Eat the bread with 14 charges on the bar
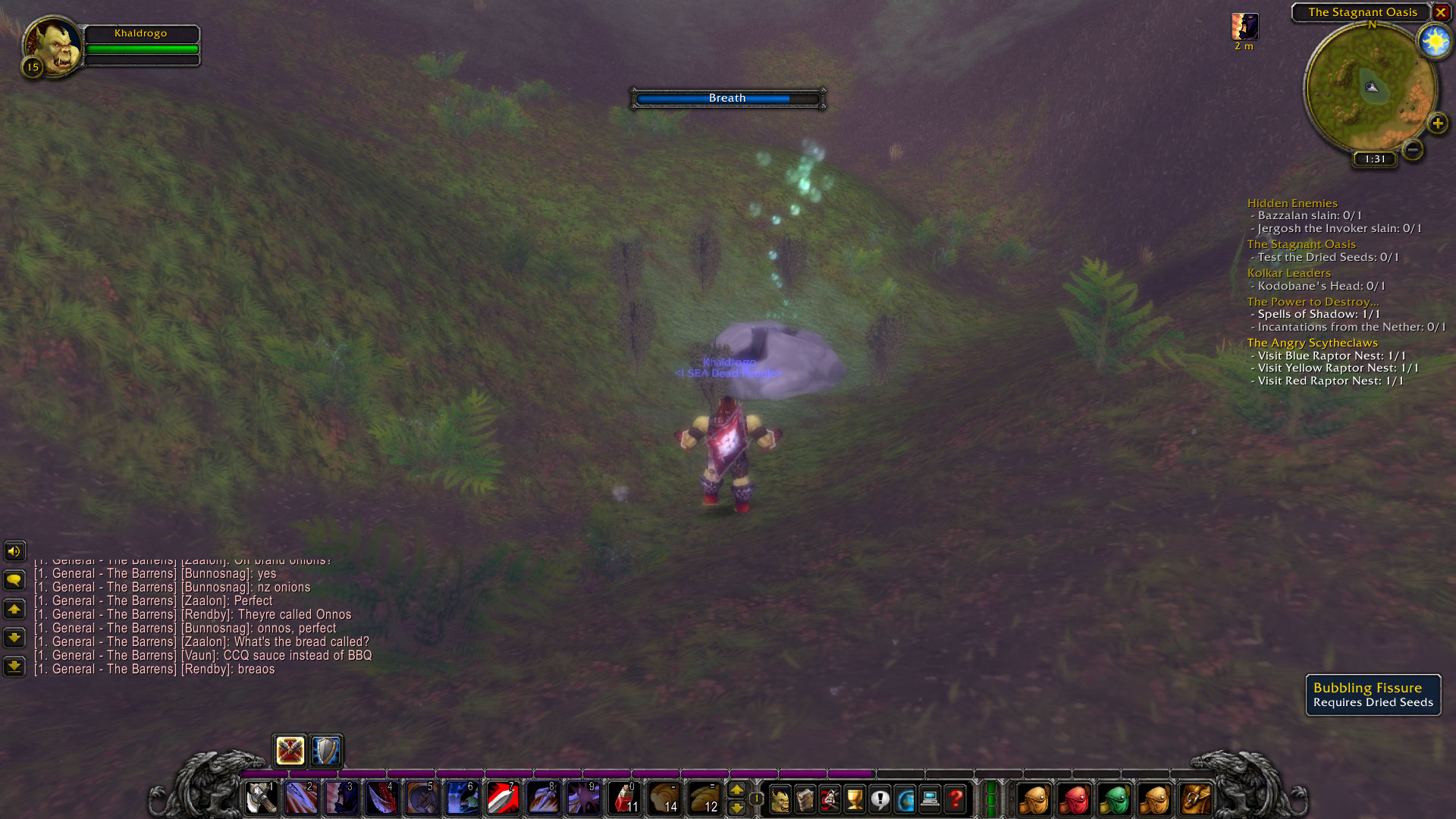Viewport: 1456px width, 819px height. coord(667,799)
